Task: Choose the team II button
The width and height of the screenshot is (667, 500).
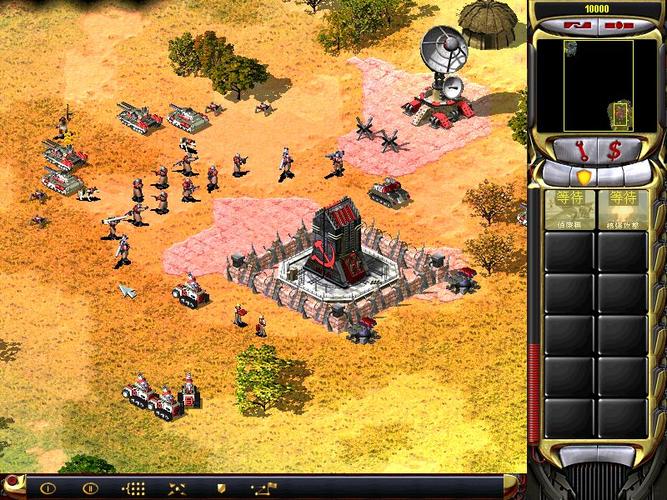Action: [x=89, y=489]
